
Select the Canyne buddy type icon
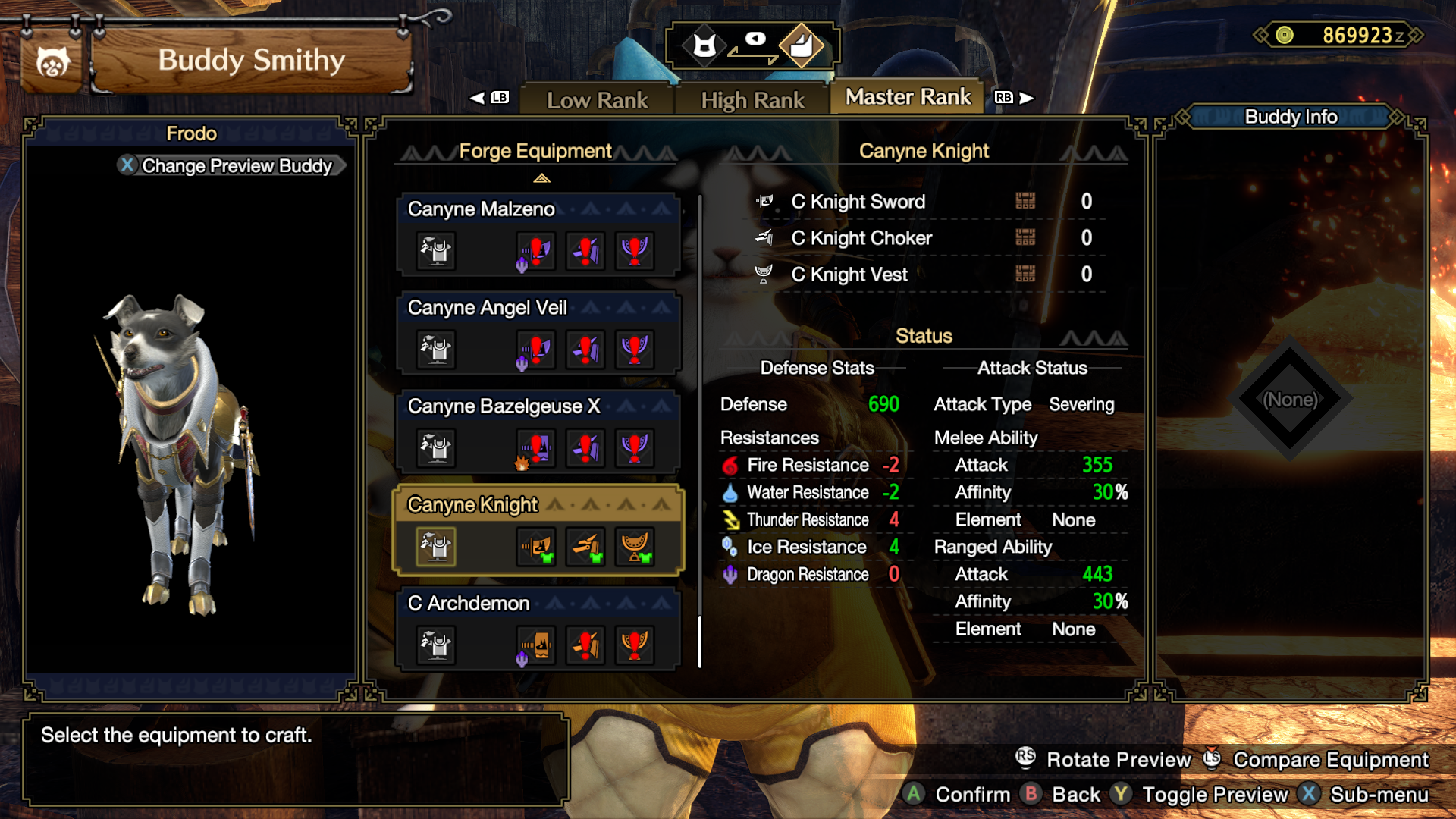point(802,46)
